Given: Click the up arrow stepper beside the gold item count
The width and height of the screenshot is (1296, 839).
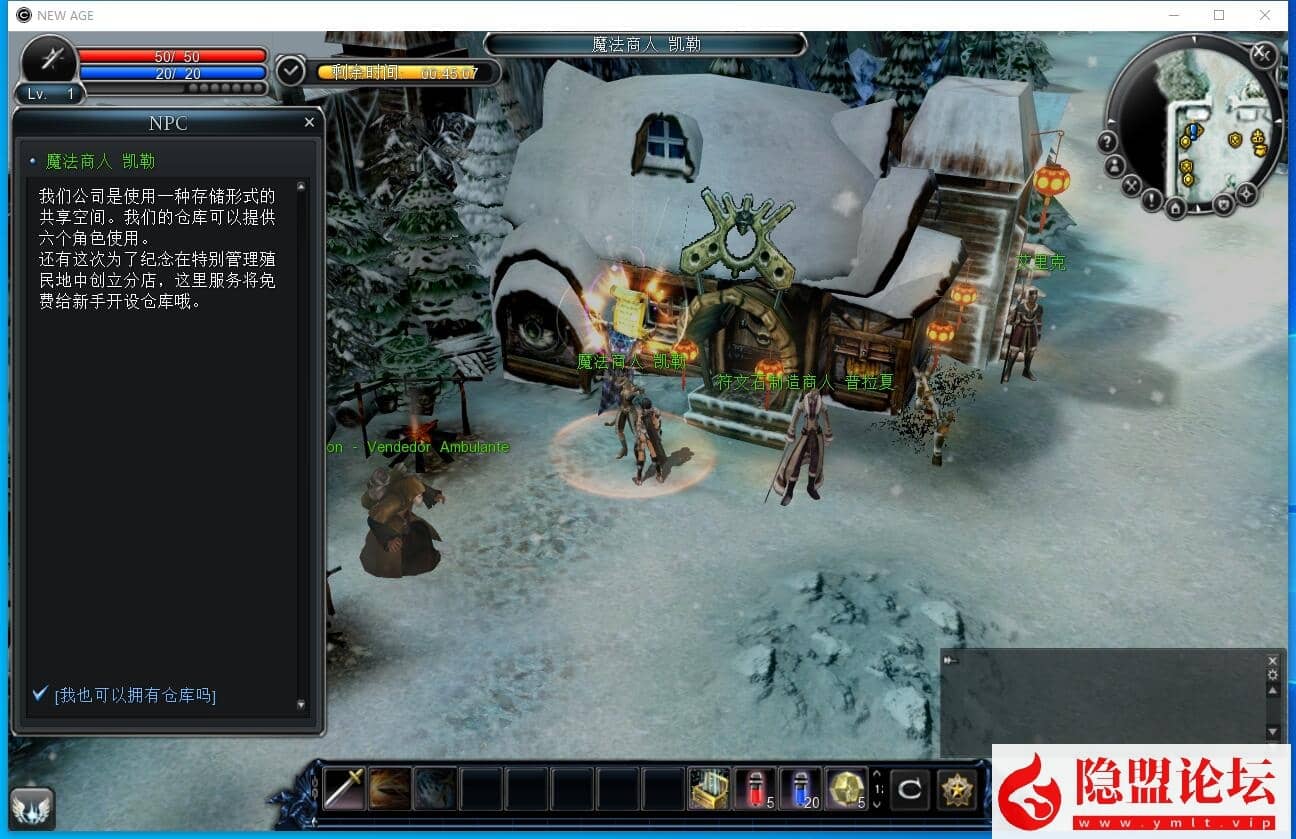Looking at the screenshot, I should click(876, 776).
